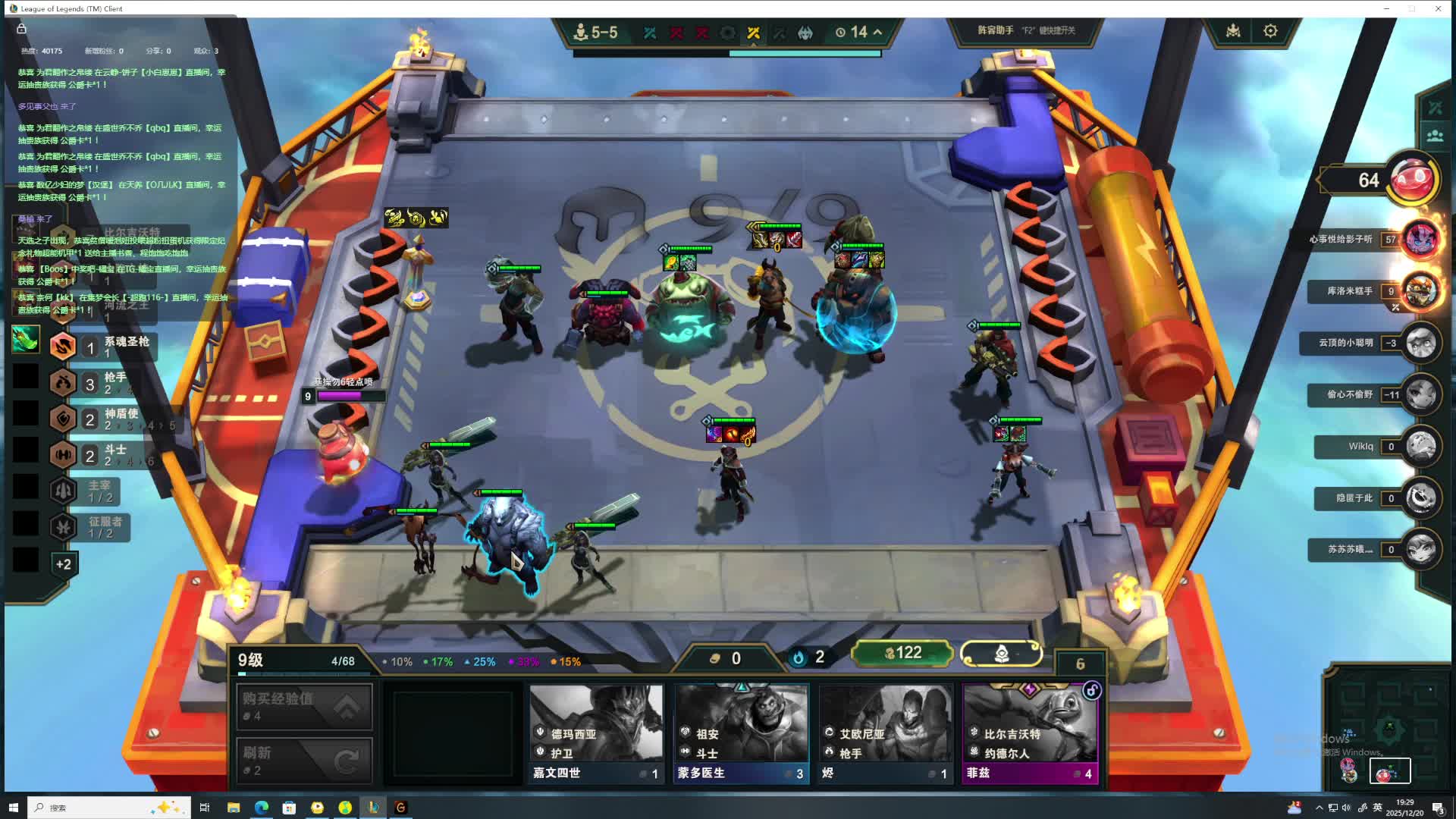
Task: Spectate 云顶的小聪明's board
Action: [x=1420, y=343]
